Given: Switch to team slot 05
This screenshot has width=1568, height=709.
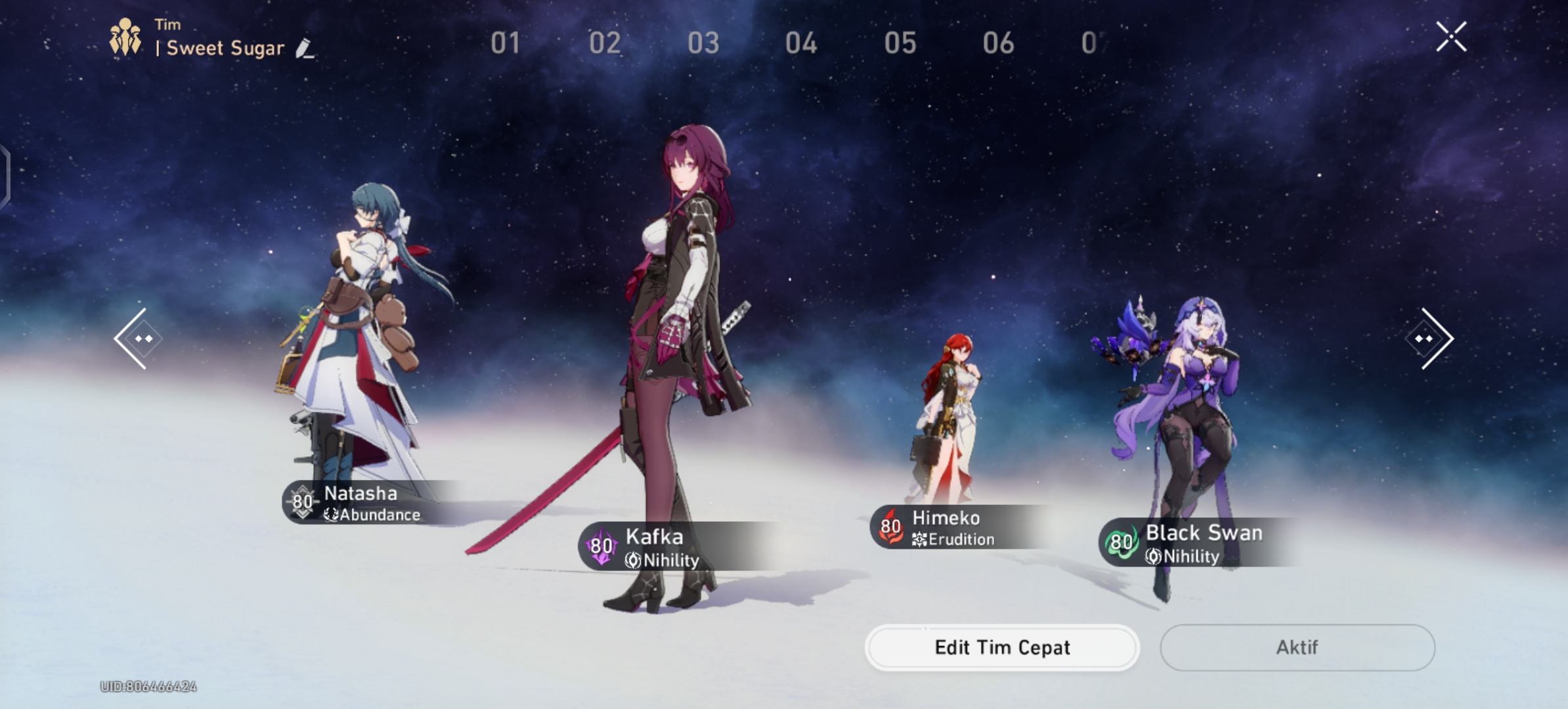Looking at the screenshot, I should [x=902, y=43].
